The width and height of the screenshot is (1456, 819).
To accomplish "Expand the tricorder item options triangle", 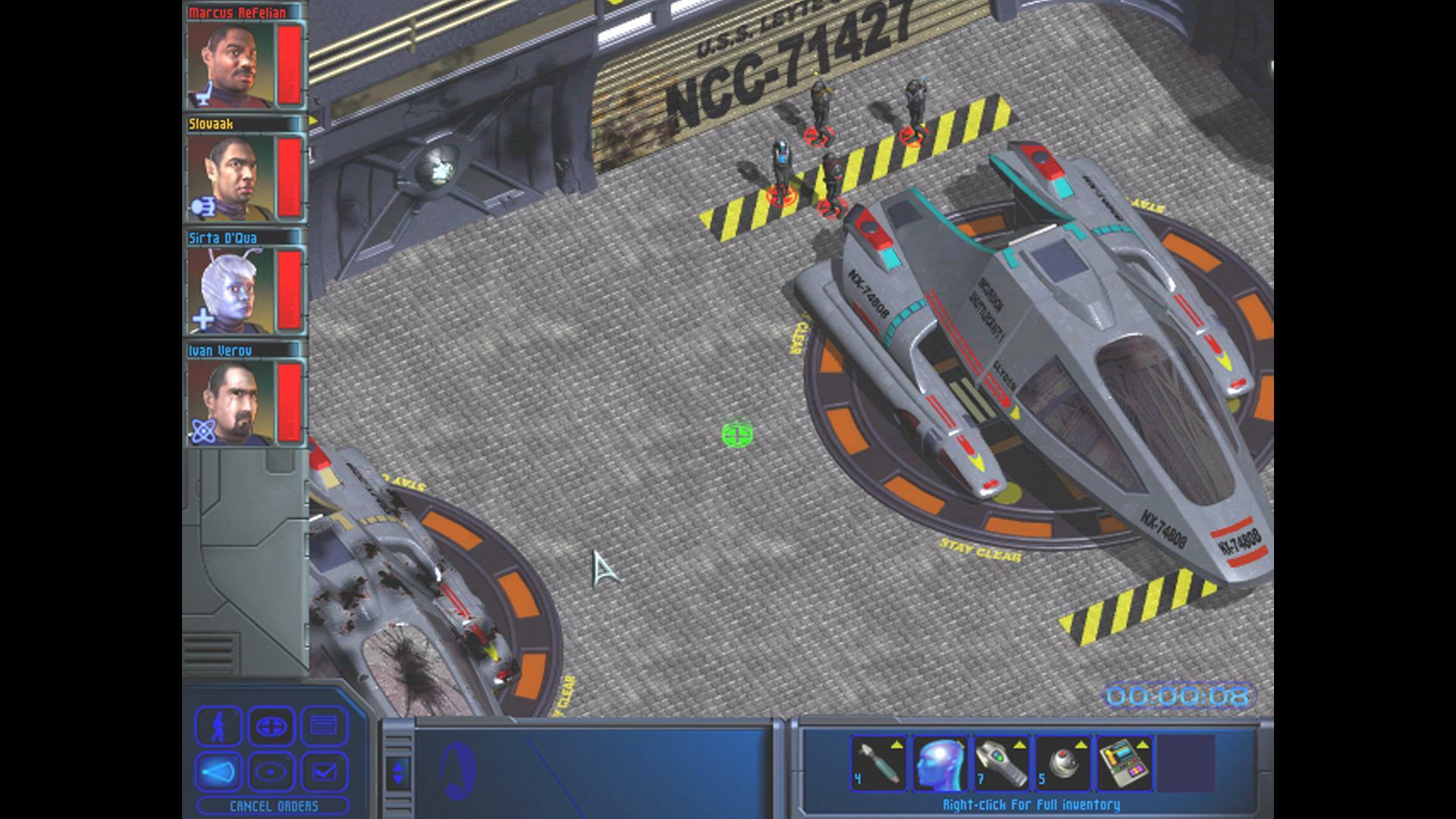I will tap(1018, 745).
